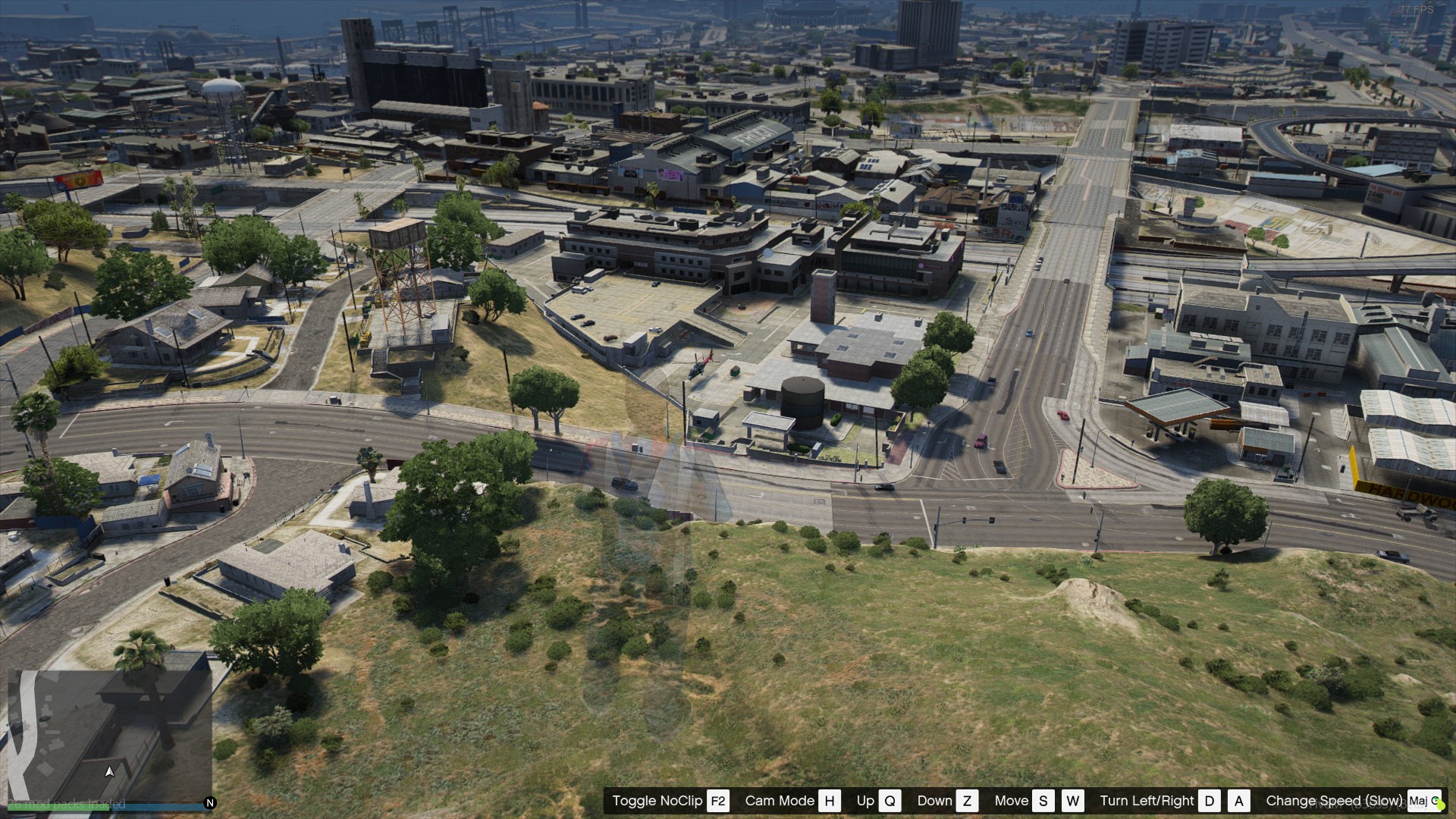Click the north compass marker on minimap
This screenshot has height=819, width=1456.
click(210, 802)
